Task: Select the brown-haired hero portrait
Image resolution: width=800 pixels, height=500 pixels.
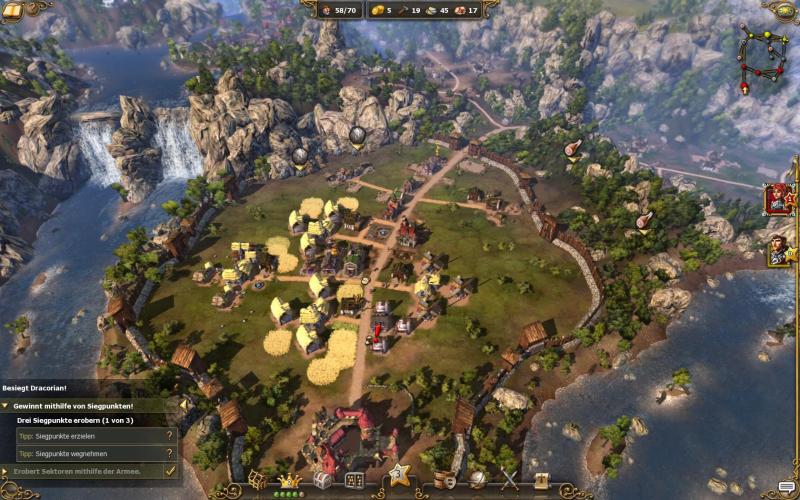Action: (779, 249)
